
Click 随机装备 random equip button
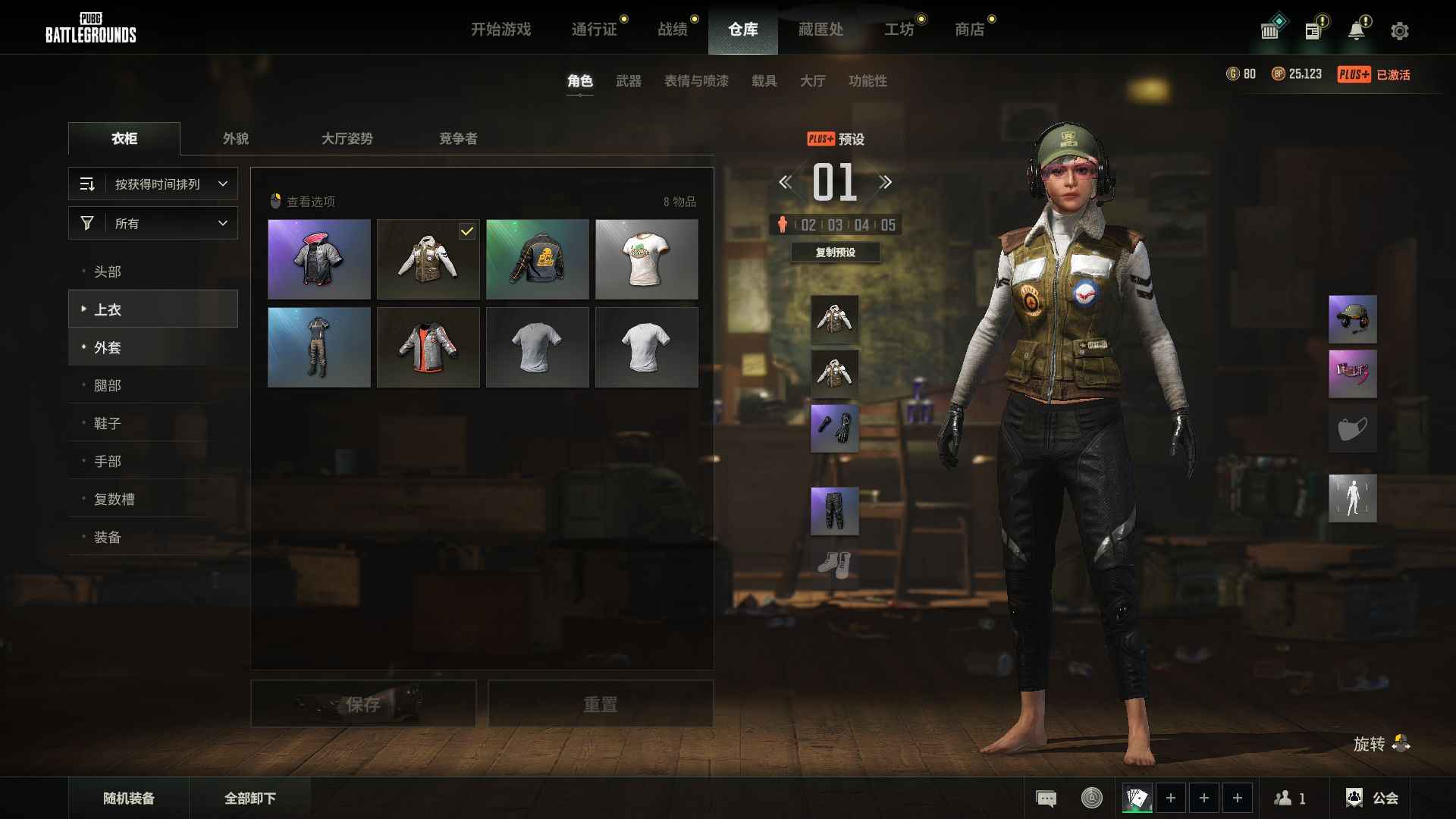[x=129, y=798]
